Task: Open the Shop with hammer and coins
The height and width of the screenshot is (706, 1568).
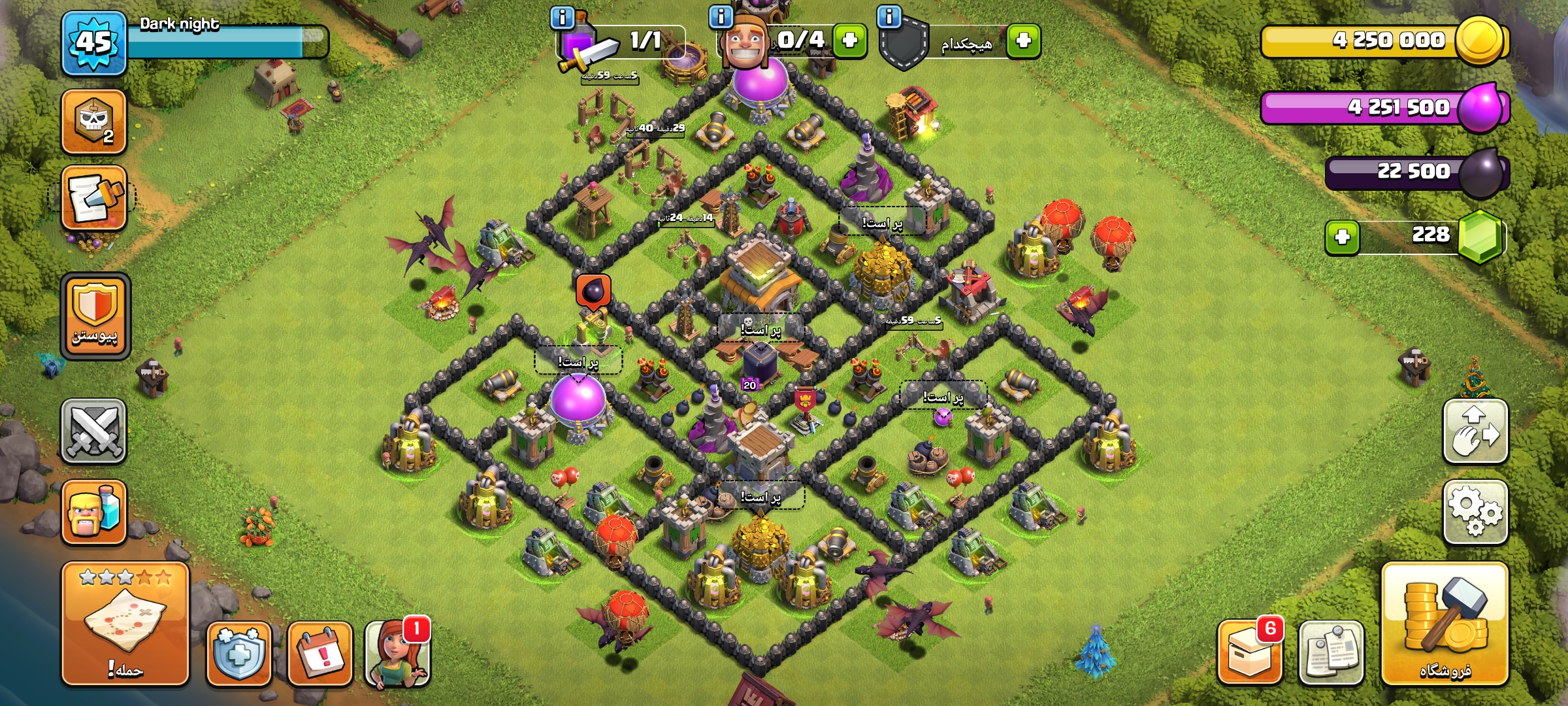Action: pos(1445,623)
